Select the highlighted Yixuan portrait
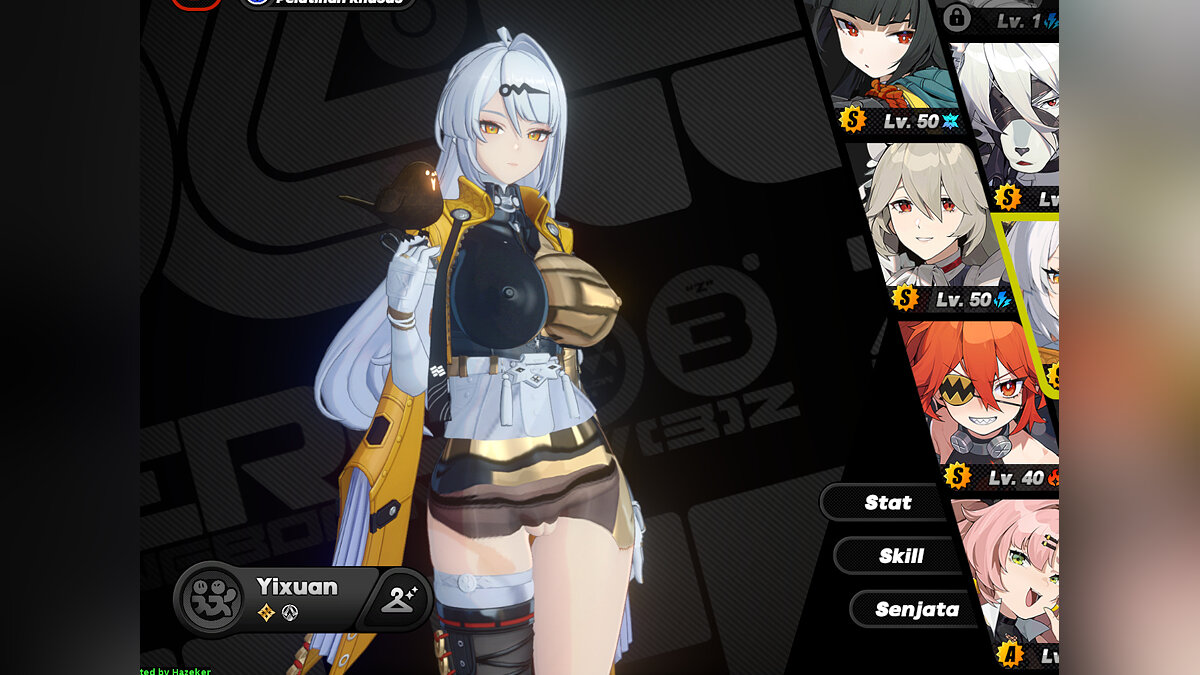The height and width of the screenshot is (675, 1200). pos(1035,300)
